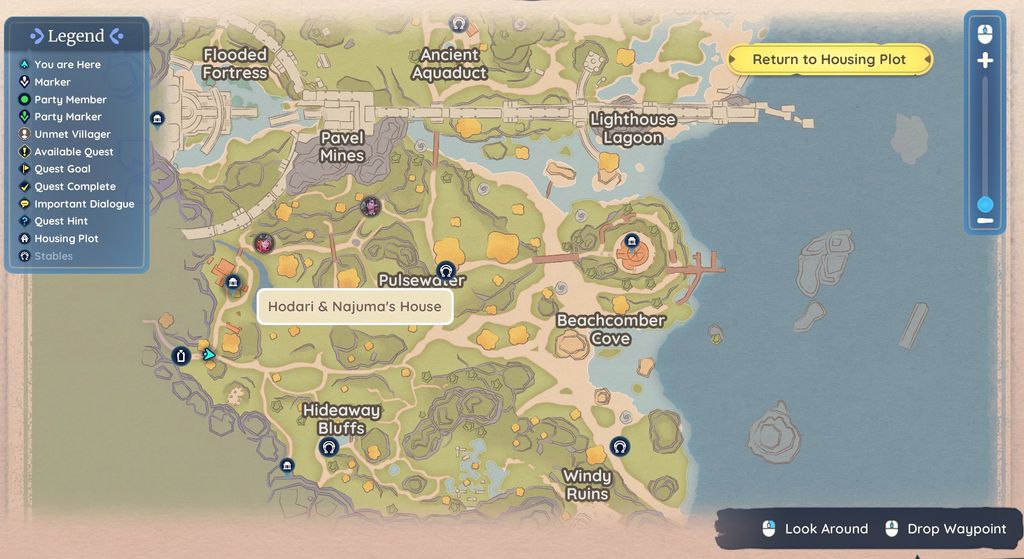Zoom in with the plus button

point(985,61)
